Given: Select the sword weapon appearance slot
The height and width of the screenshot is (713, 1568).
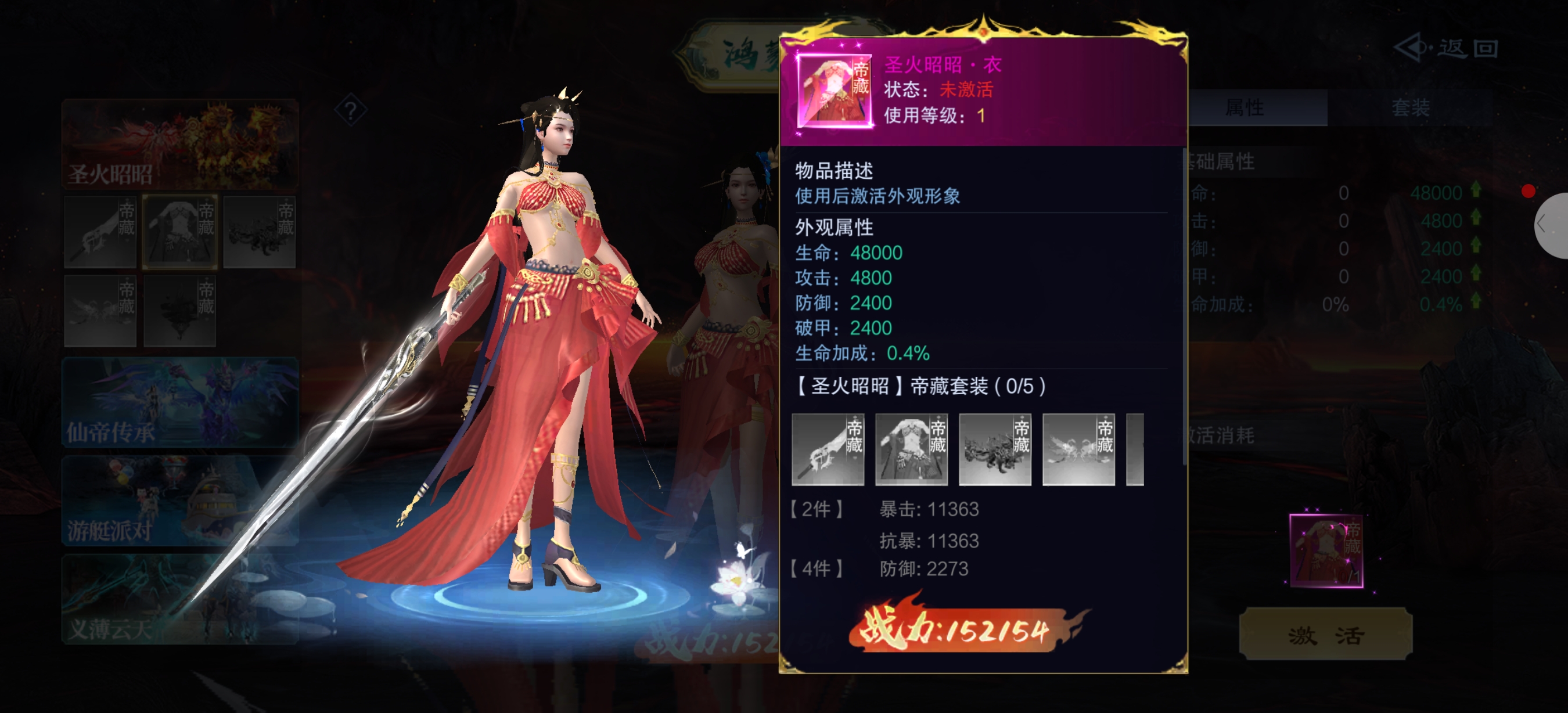Looking at the screenshot, I should [100, 232].
